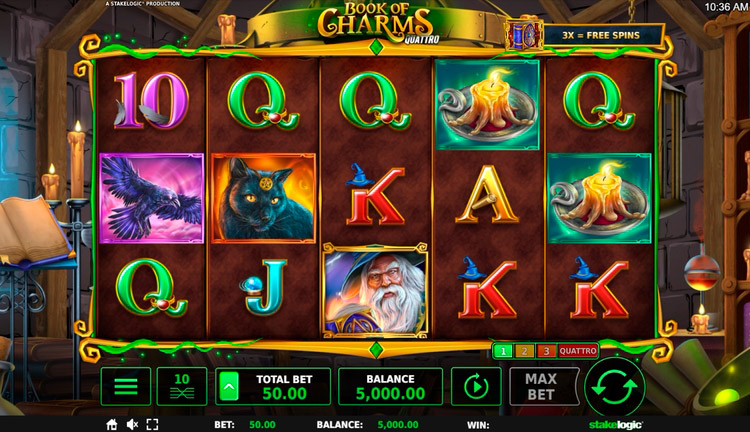Switch to Quattro mode
The width and height of the screenshot is (750, 432).
pyautogui.click(x=577, y=351)
